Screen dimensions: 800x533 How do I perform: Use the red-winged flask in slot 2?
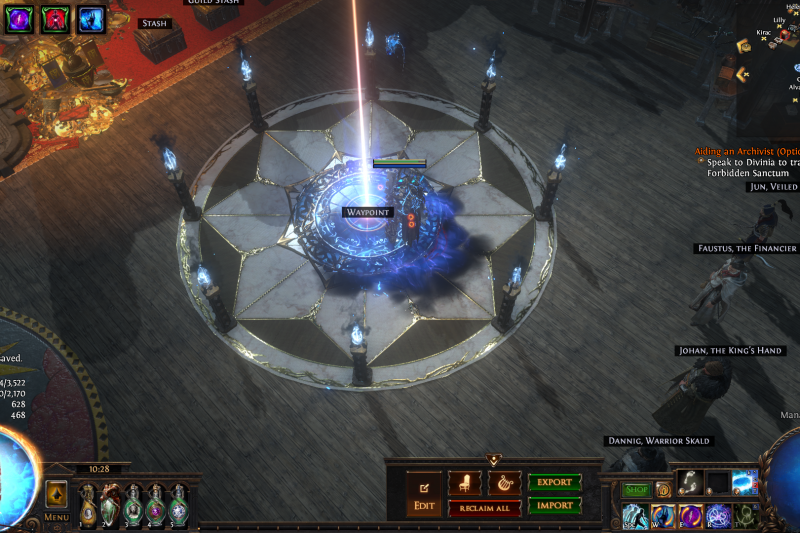110,505
